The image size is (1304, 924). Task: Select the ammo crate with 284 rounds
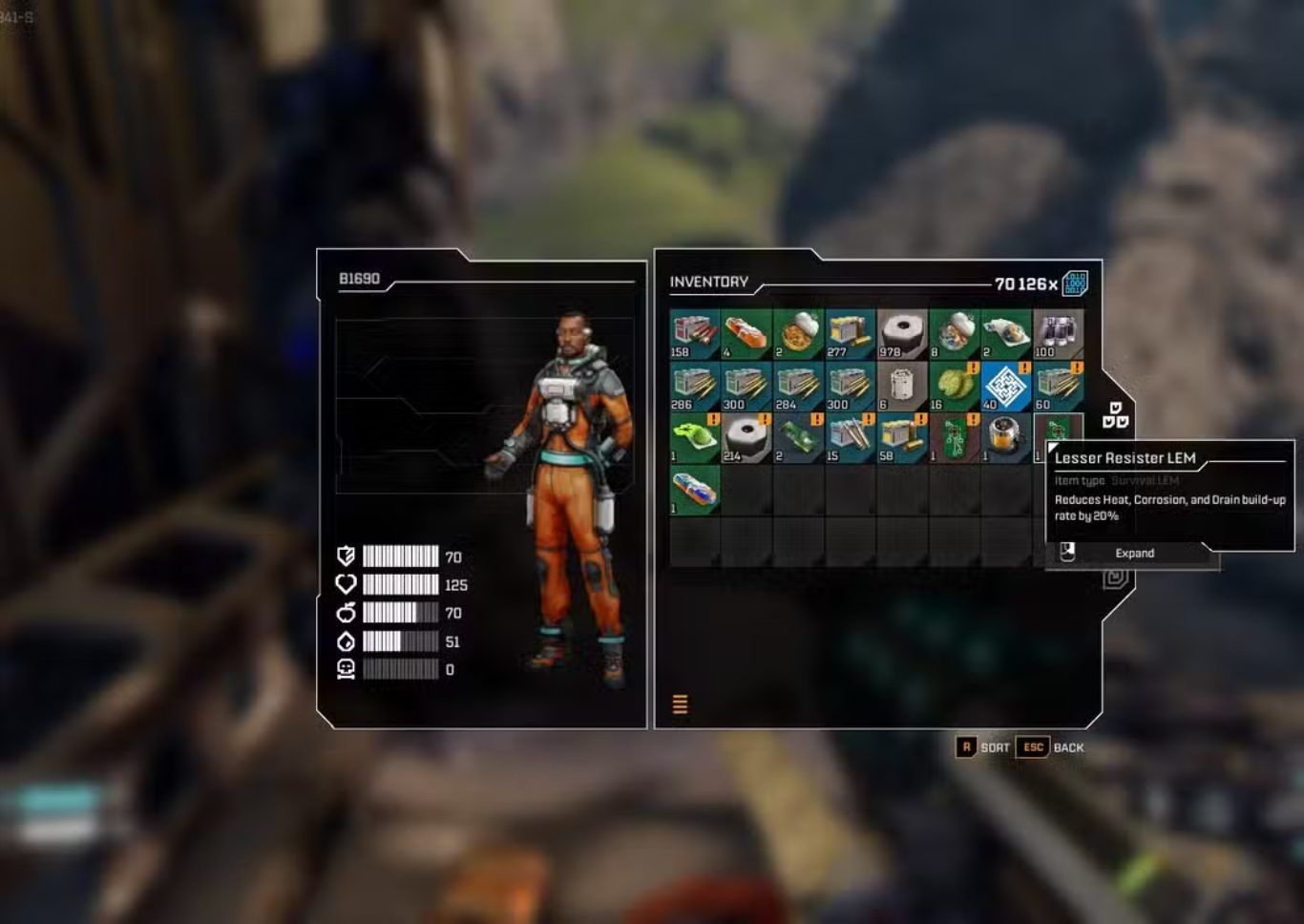[798, 387]
